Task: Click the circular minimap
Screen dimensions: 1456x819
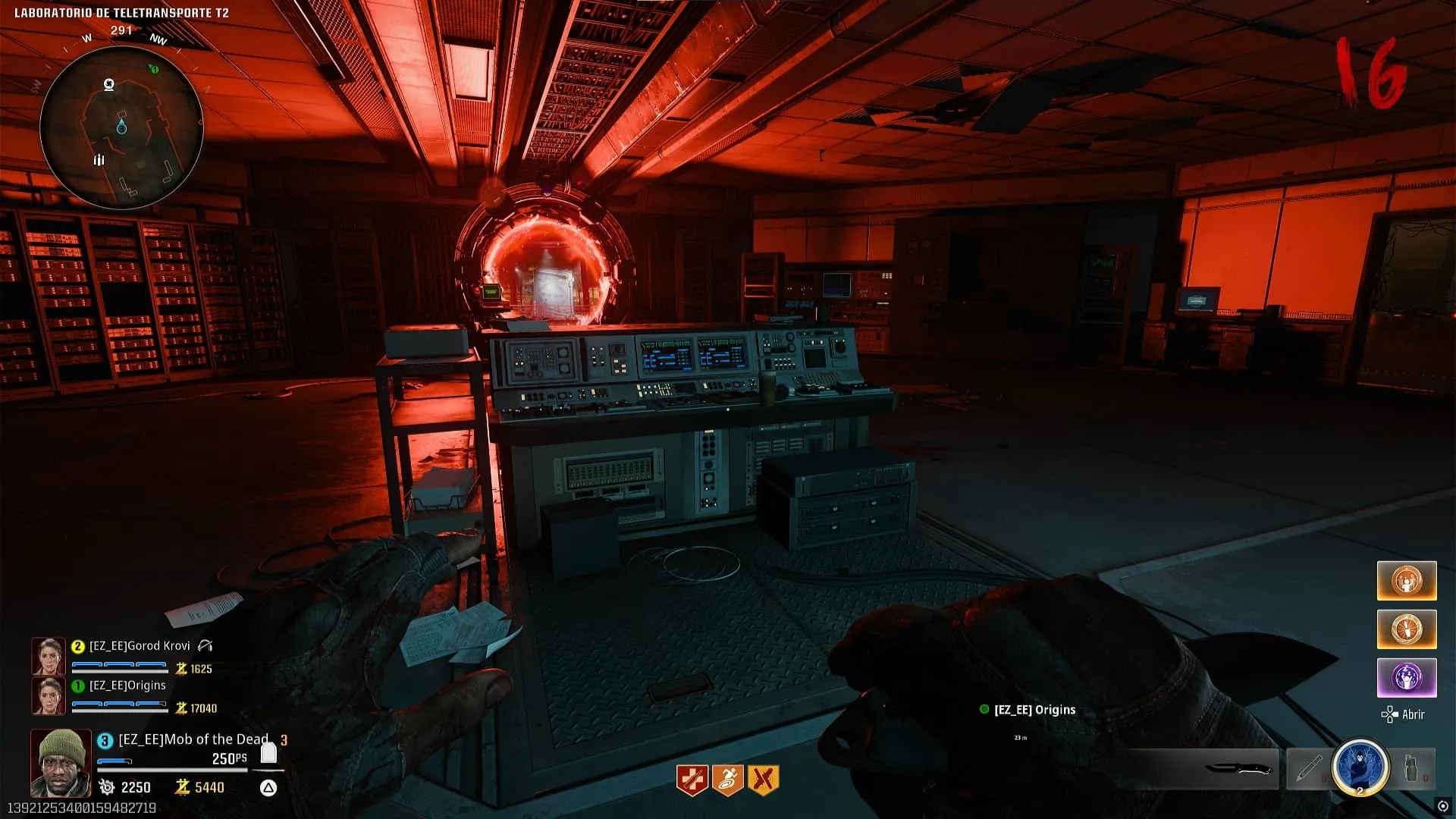Action: (x=121, y=127)
